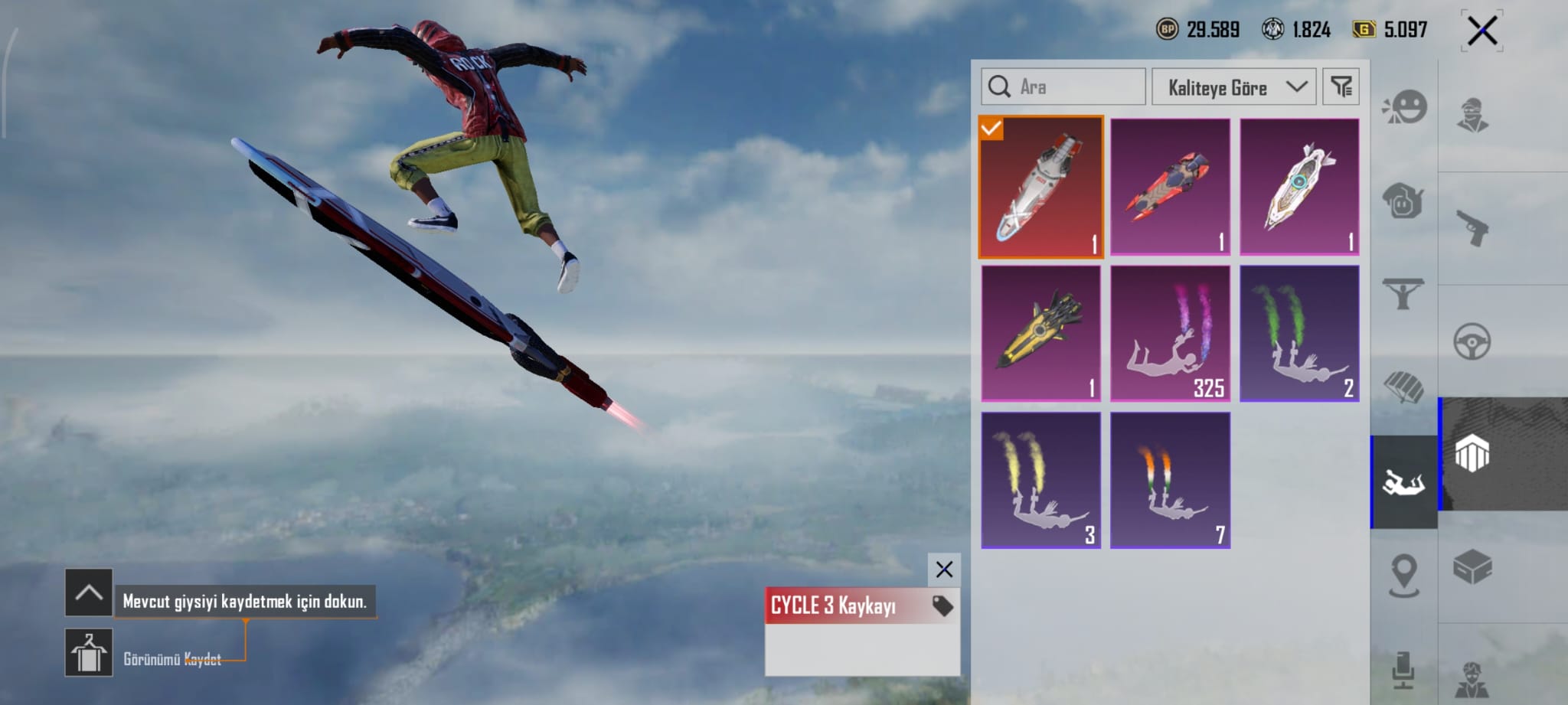Switch to the emote face category tab

point(1404,108)
